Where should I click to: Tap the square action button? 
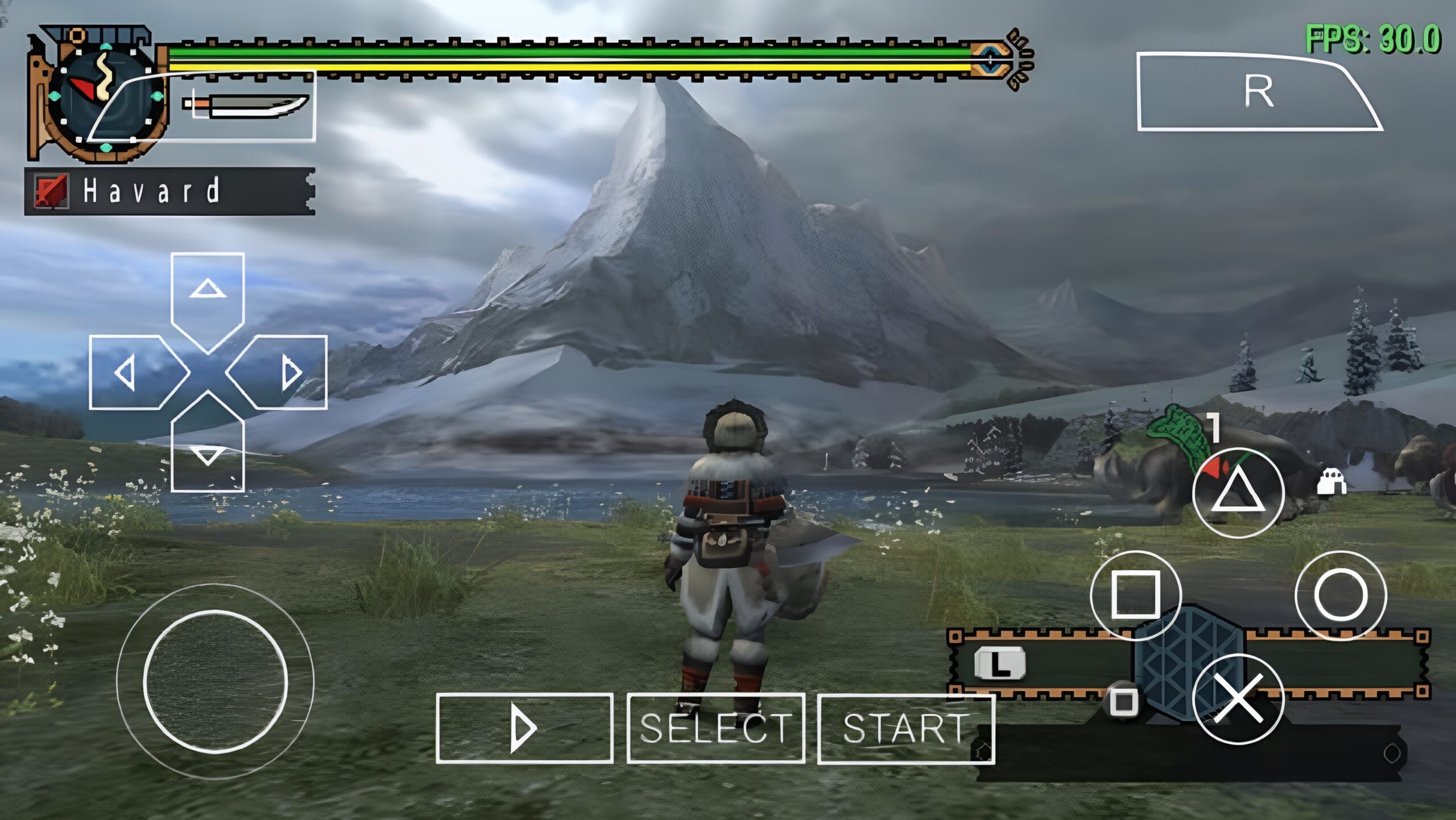click(x=1135, y=595)
